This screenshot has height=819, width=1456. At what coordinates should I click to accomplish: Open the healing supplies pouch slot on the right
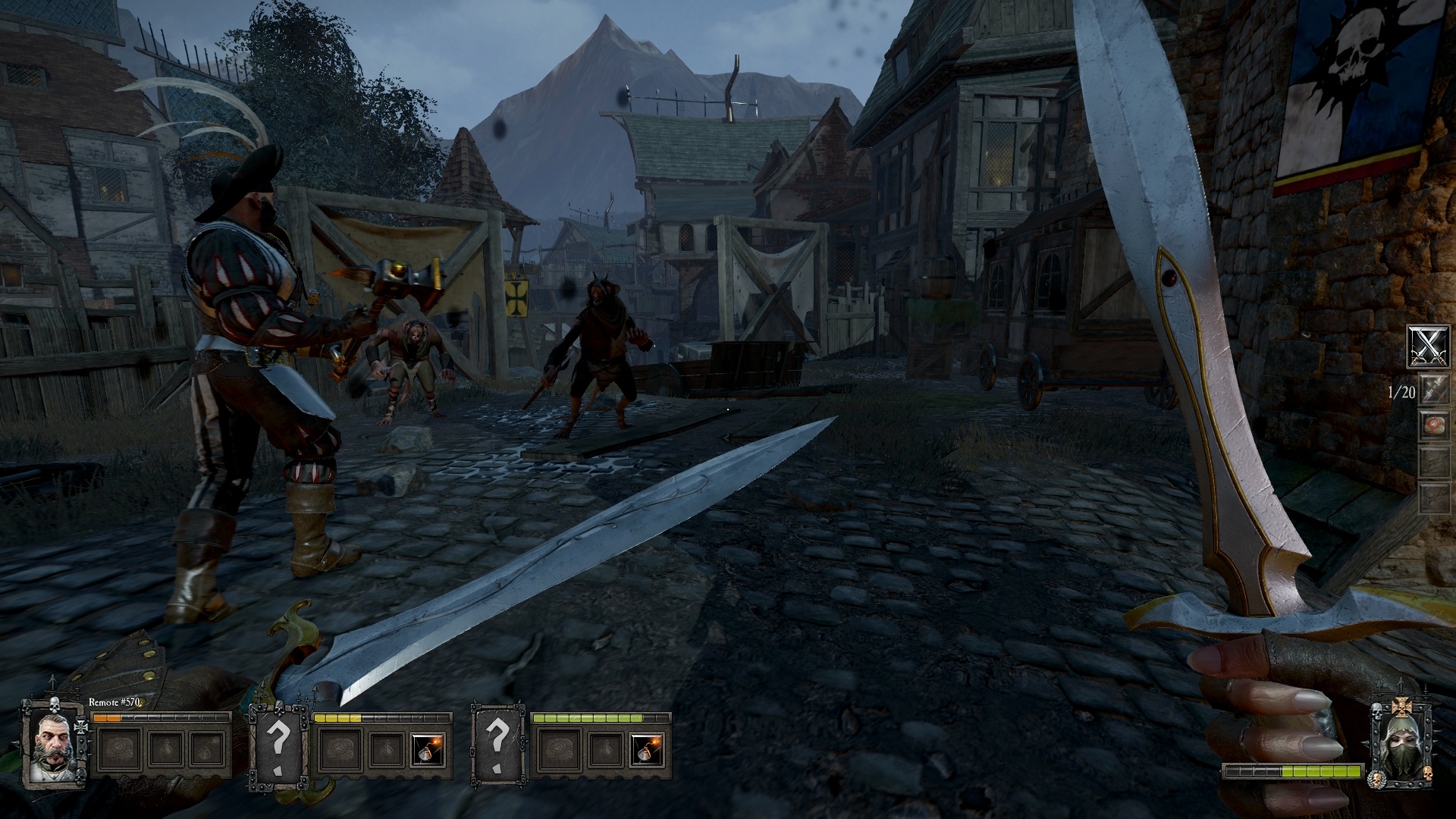click(1434, 423)
